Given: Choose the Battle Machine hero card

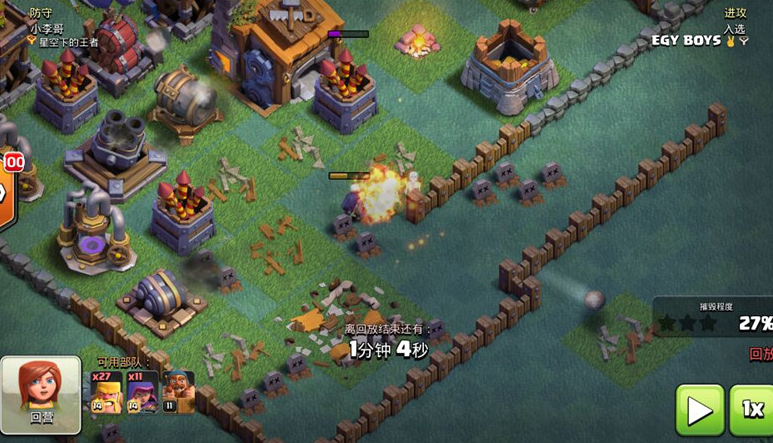Looking at the screenshot, I should coord(179,393).
